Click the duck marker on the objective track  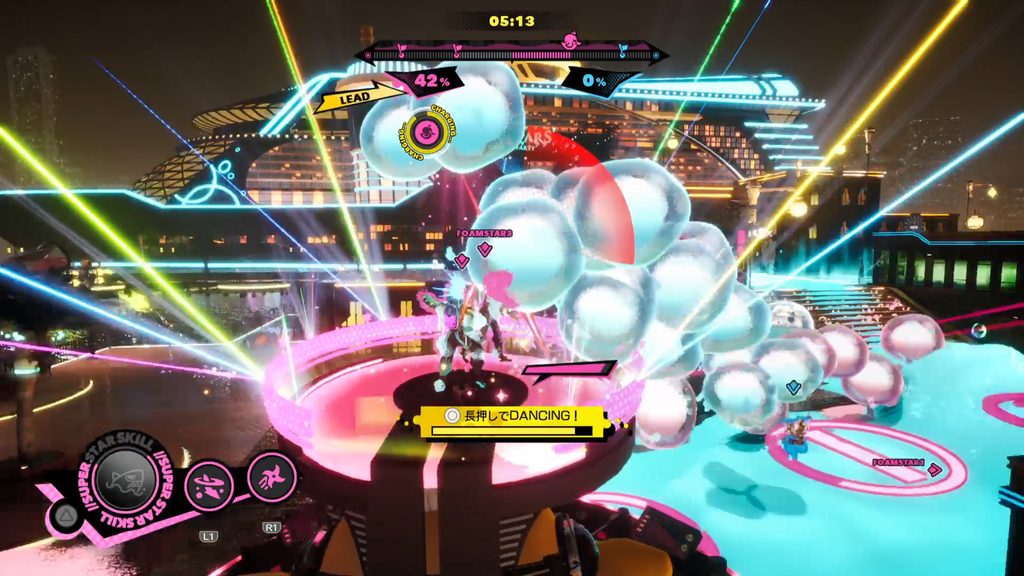coord(571,43)
